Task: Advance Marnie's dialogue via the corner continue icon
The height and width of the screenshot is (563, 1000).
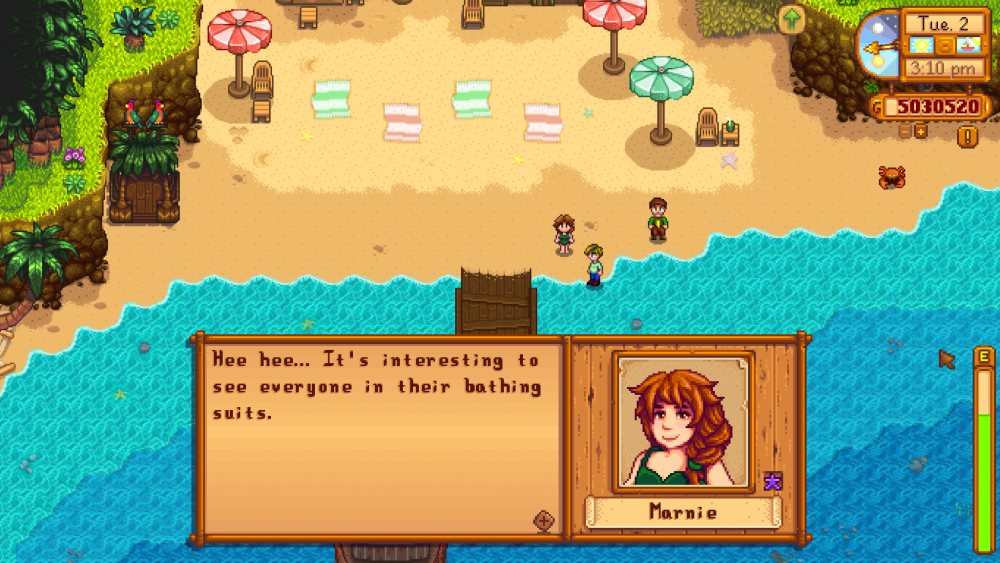Action: [x=544, y=520]
